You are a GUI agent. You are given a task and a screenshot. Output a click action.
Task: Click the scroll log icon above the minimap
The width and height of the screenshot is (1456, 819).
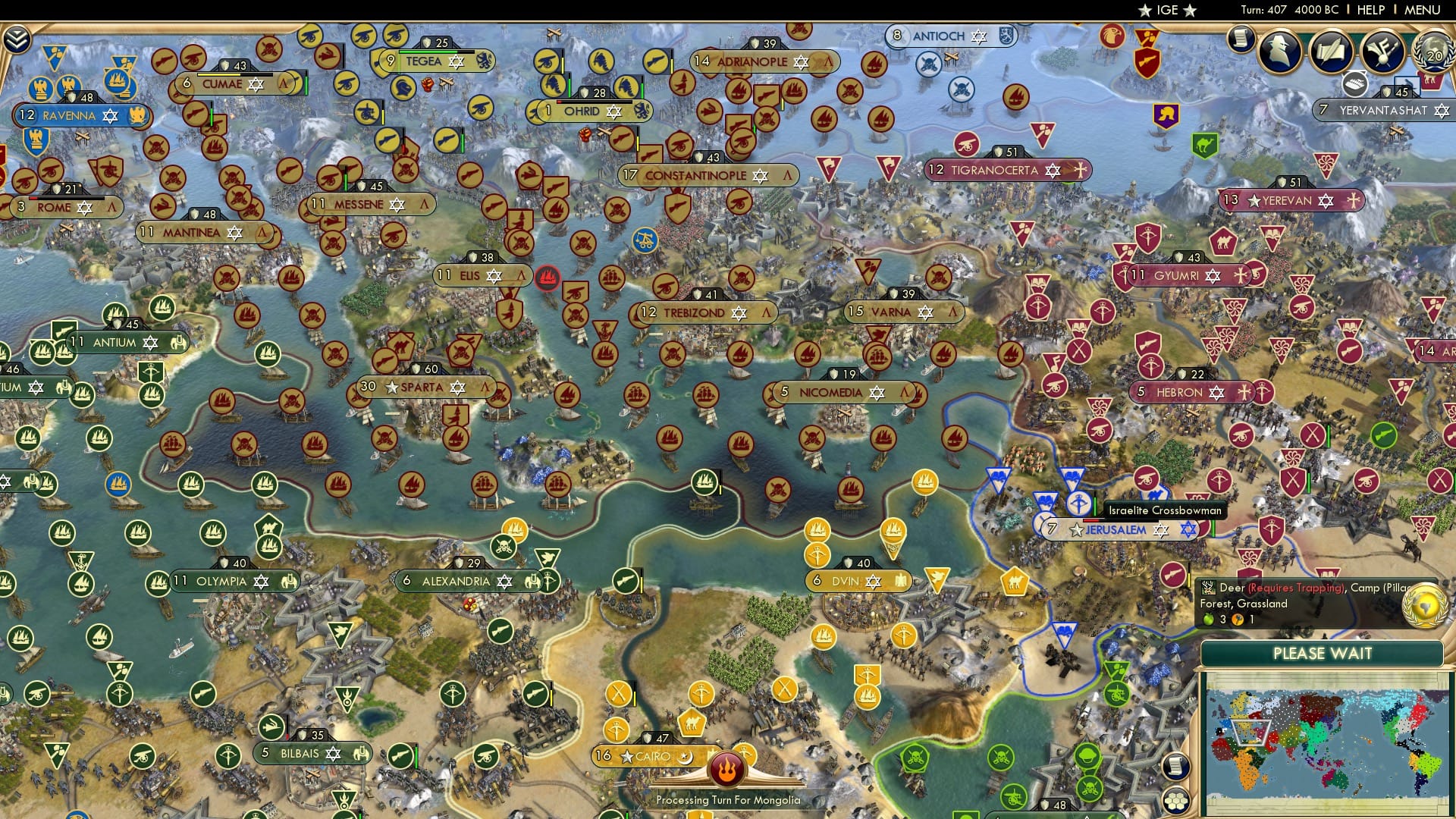coord(1175,767)
